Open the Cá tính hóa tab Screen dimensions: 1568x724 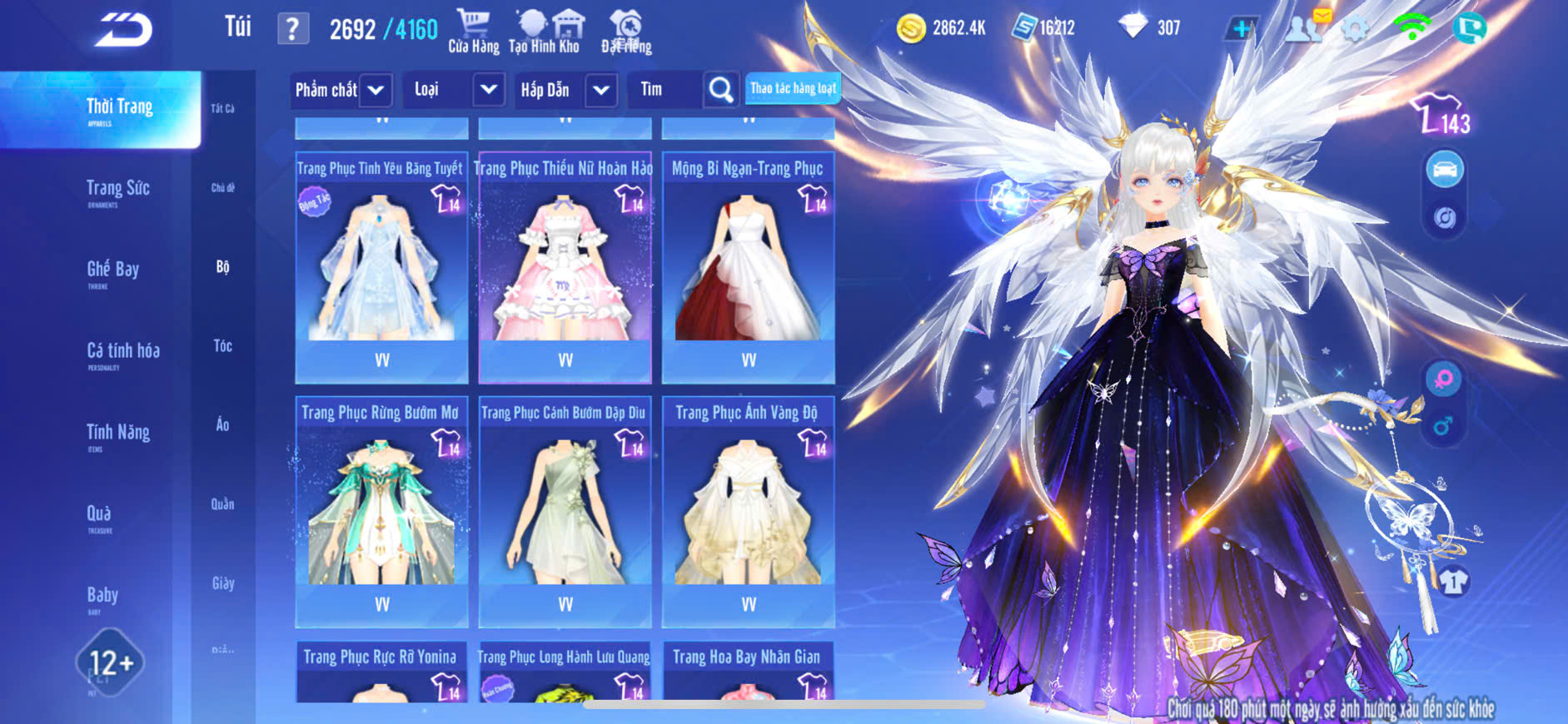click(x=122, y=352)
